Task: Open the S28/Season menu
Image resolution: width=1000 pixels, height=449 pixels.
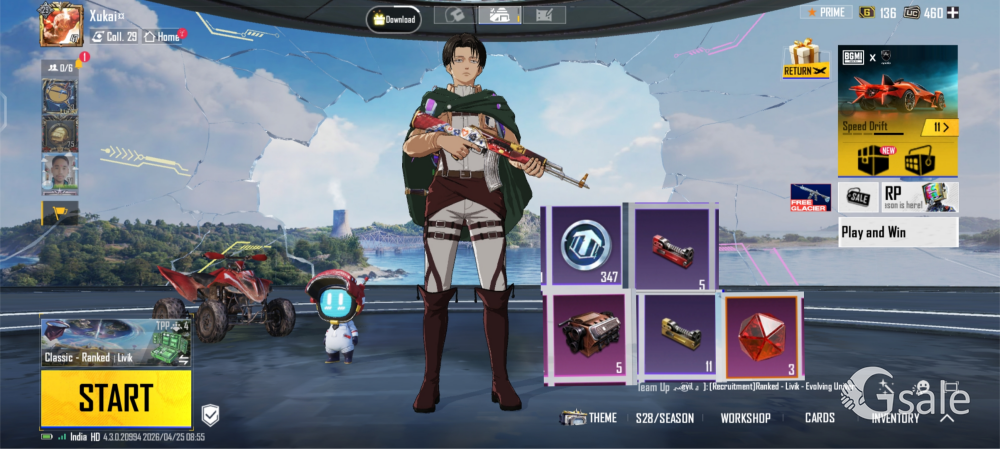Action: point(664,418)
